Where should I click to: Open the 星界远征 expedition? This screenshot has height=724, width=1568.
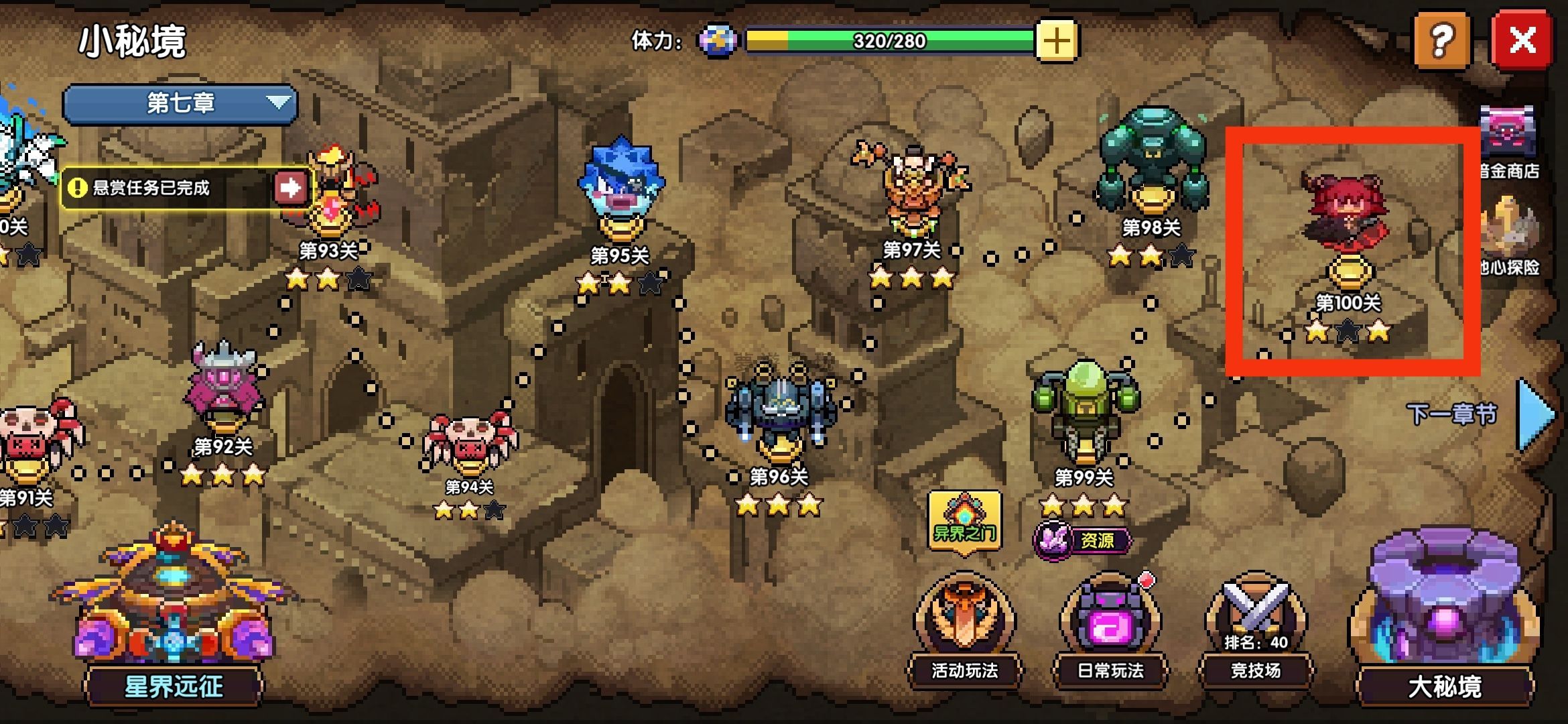coord(174,617)
